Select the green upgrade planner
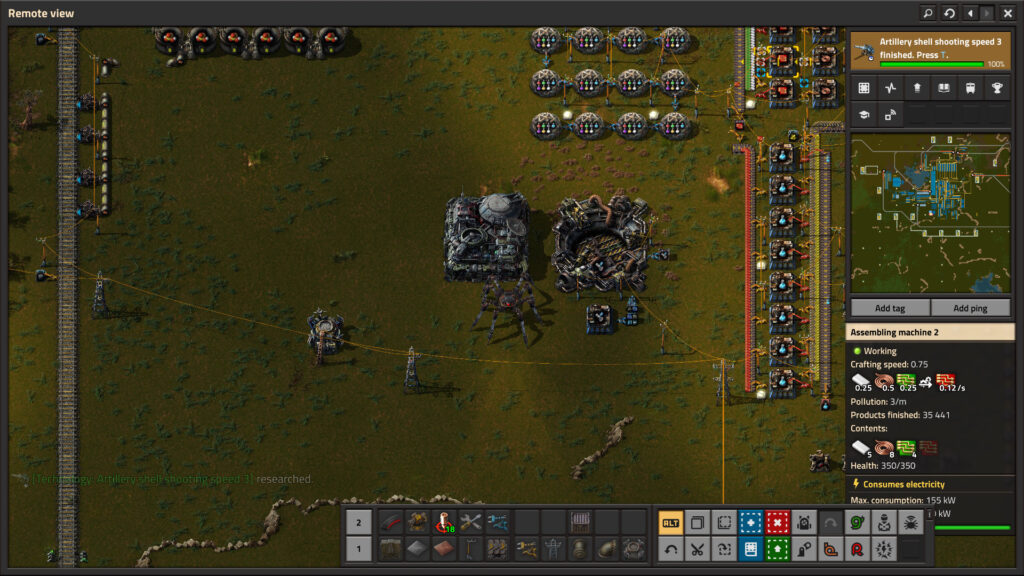 point(777,548)
